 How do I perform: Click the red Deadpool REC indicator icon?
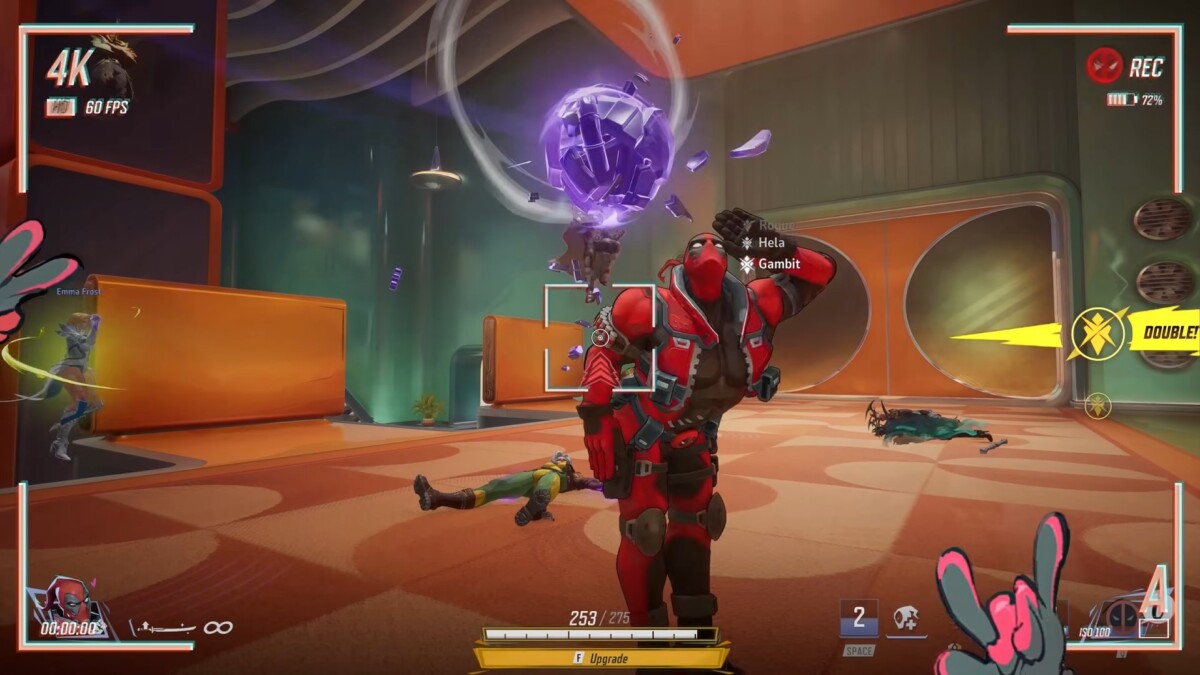coord(1104,67)
